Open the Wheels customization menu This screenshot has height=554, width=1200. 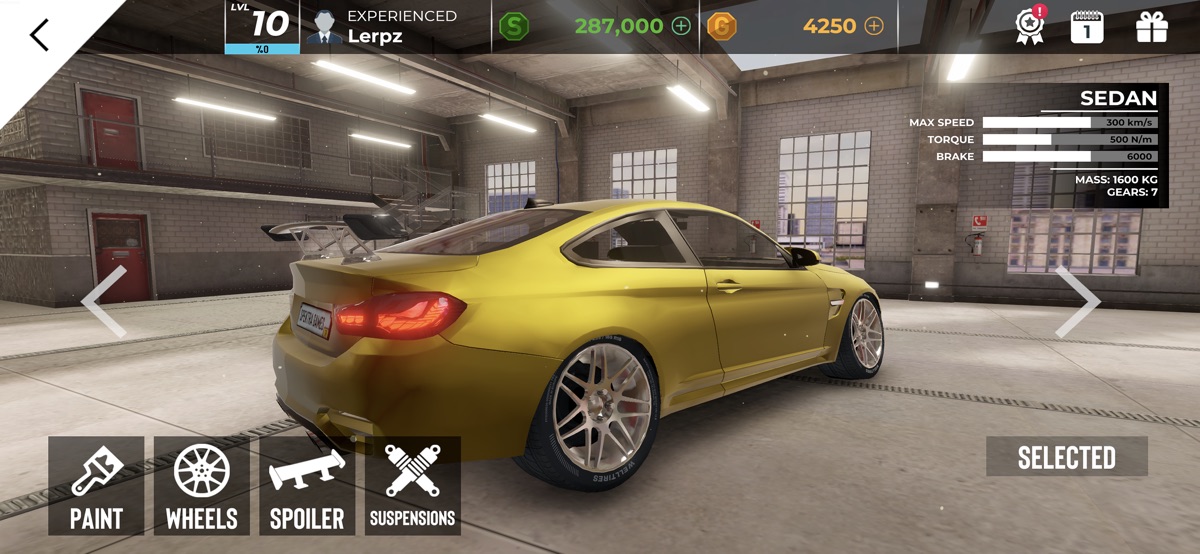coord(202,485)
